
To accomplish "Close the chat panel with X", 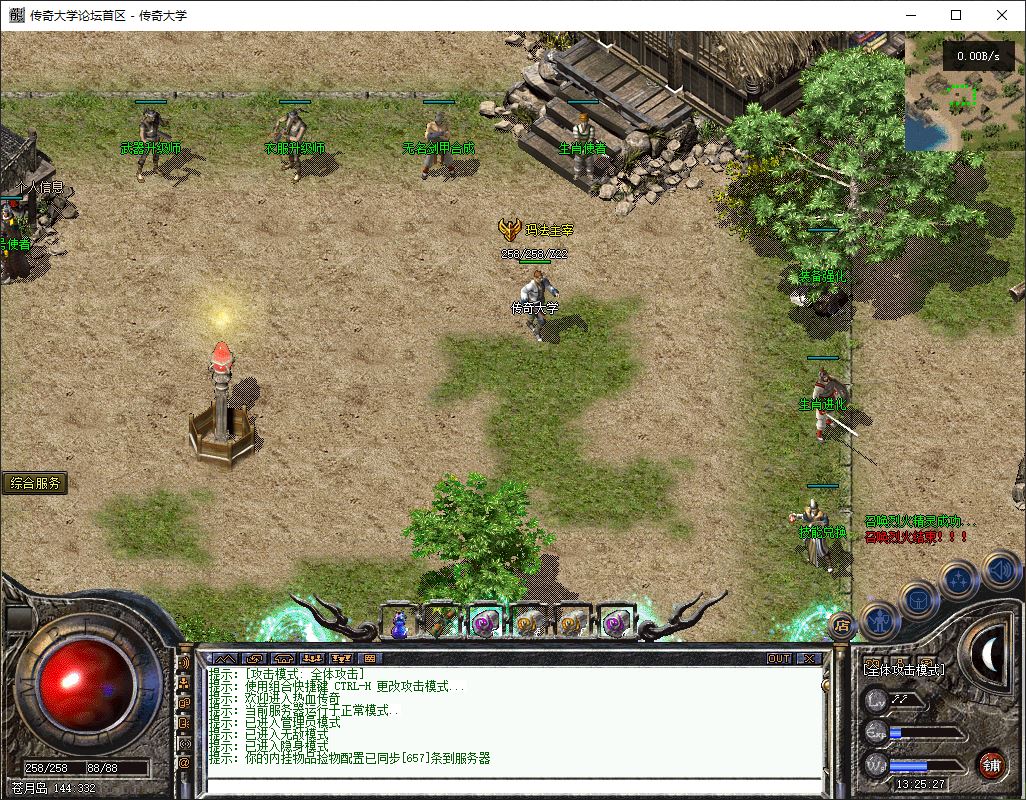I will click(x=808, y=659).
